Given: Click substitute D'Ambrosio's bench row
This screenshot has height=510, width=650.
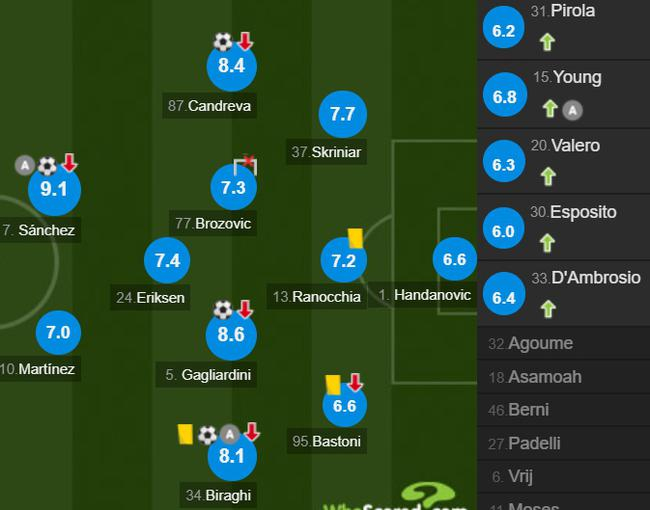Looking at the screenshot, I should (x=563, y=295).
